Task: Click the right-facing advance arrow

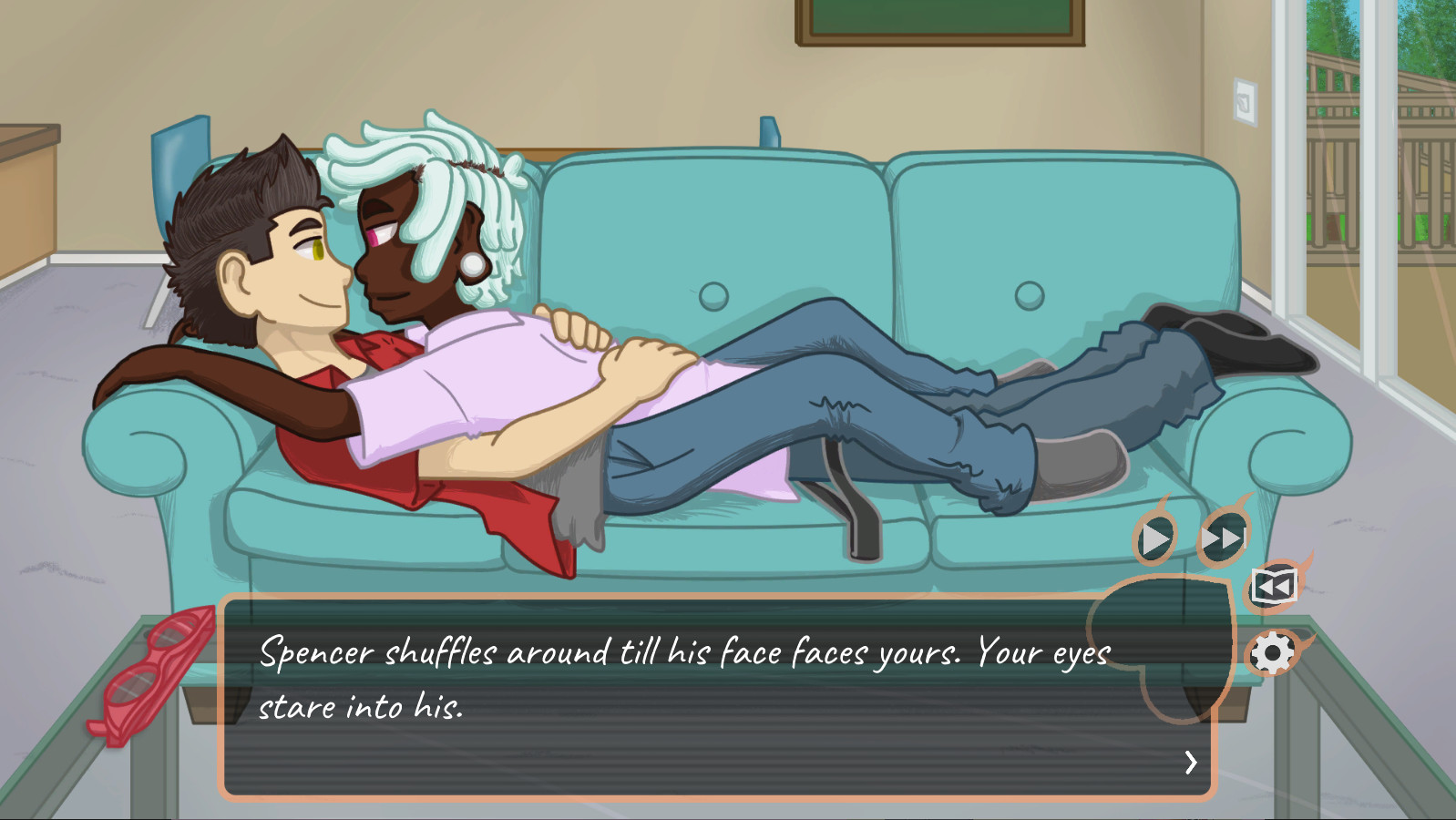Action: [1190, 764]
